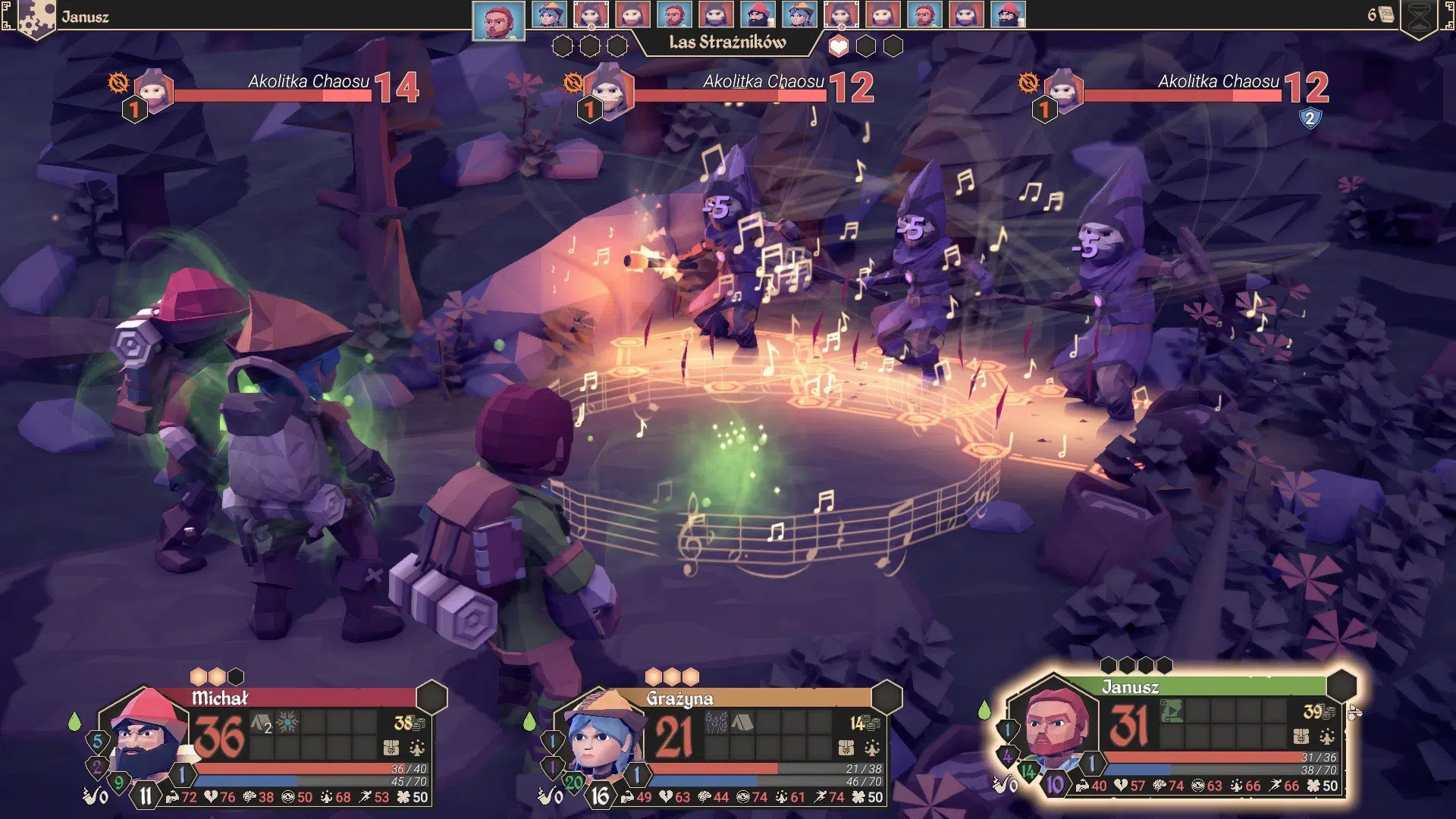Viewport: 1456px width, 819px height.
Task: Open Michał's chest inventory icon
Action: [391, 748]
